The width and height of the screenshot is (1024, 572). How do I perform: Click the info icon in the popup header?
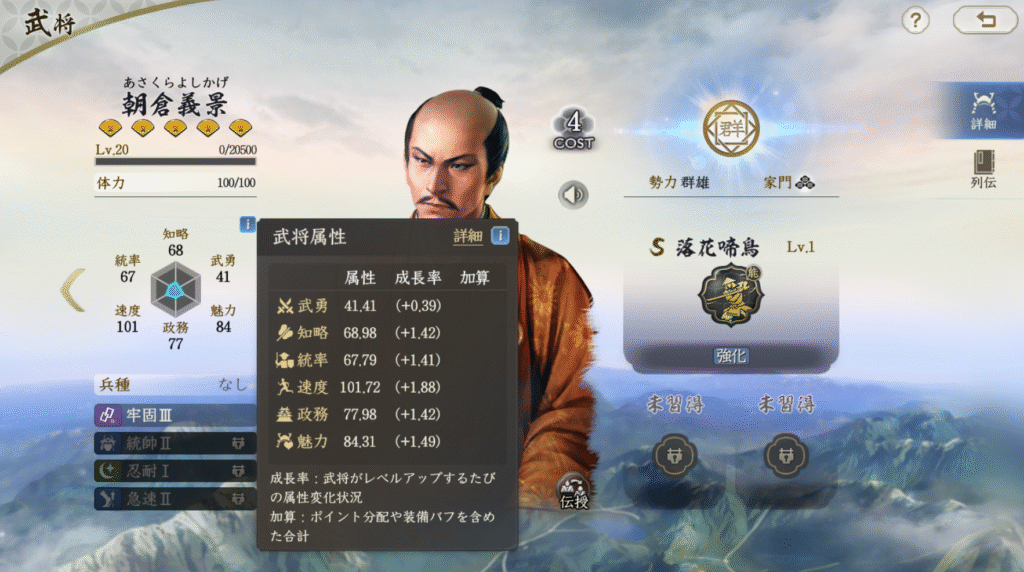[x=499, y=236]
